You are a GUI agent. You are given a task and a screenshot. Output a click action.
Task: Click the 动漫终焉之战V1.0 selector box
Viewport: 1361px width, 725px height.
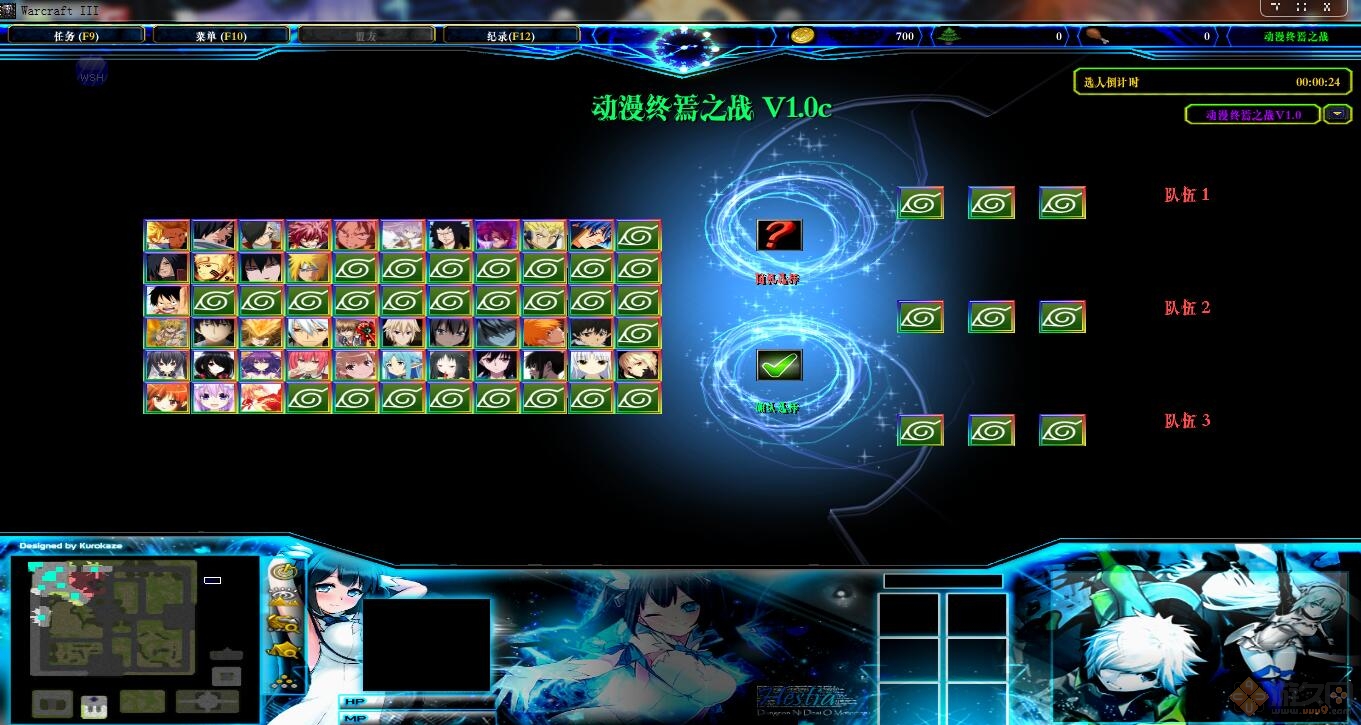[x=1252, y=114]
